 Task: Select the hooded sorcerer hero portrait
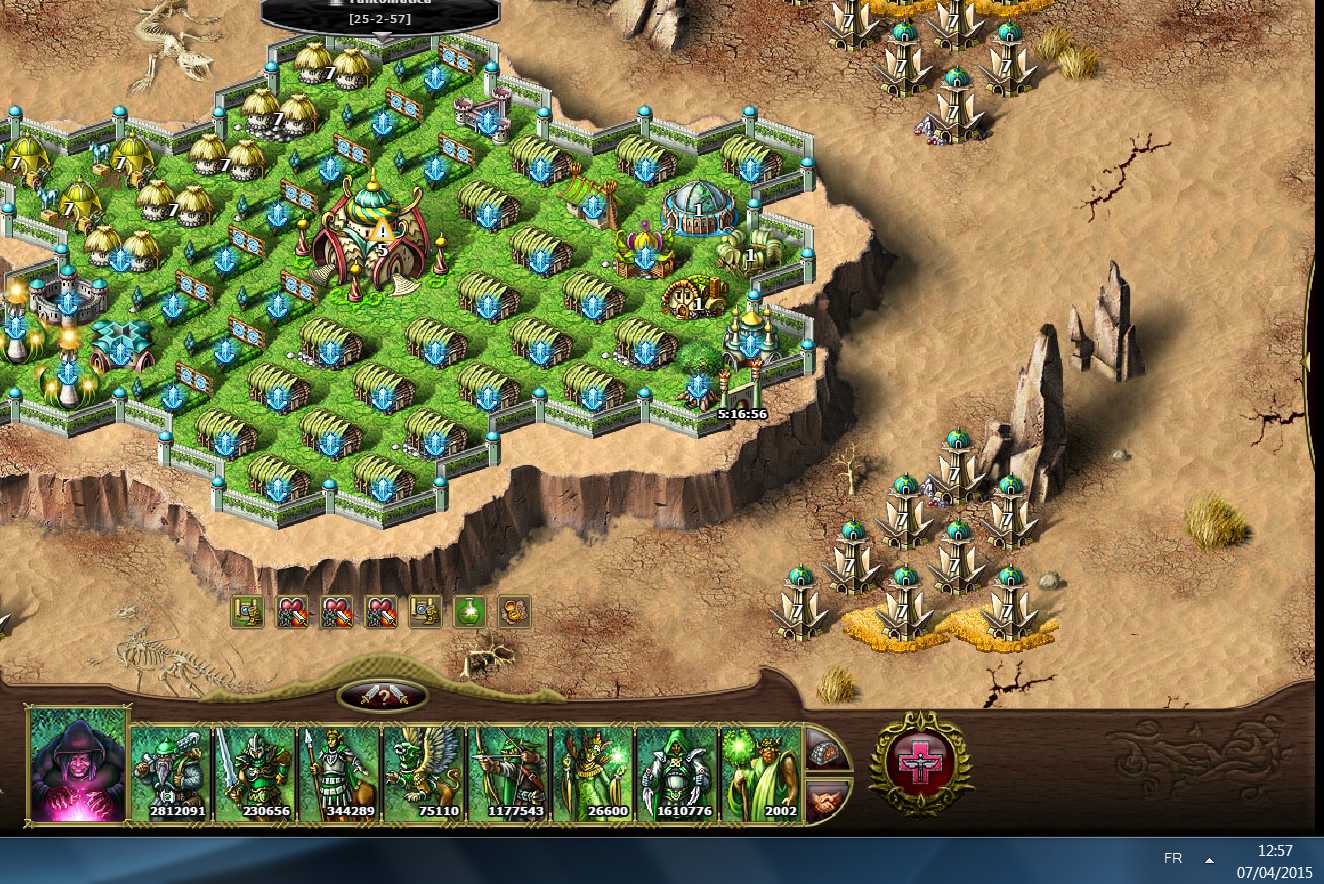click(x=79, y=764)
